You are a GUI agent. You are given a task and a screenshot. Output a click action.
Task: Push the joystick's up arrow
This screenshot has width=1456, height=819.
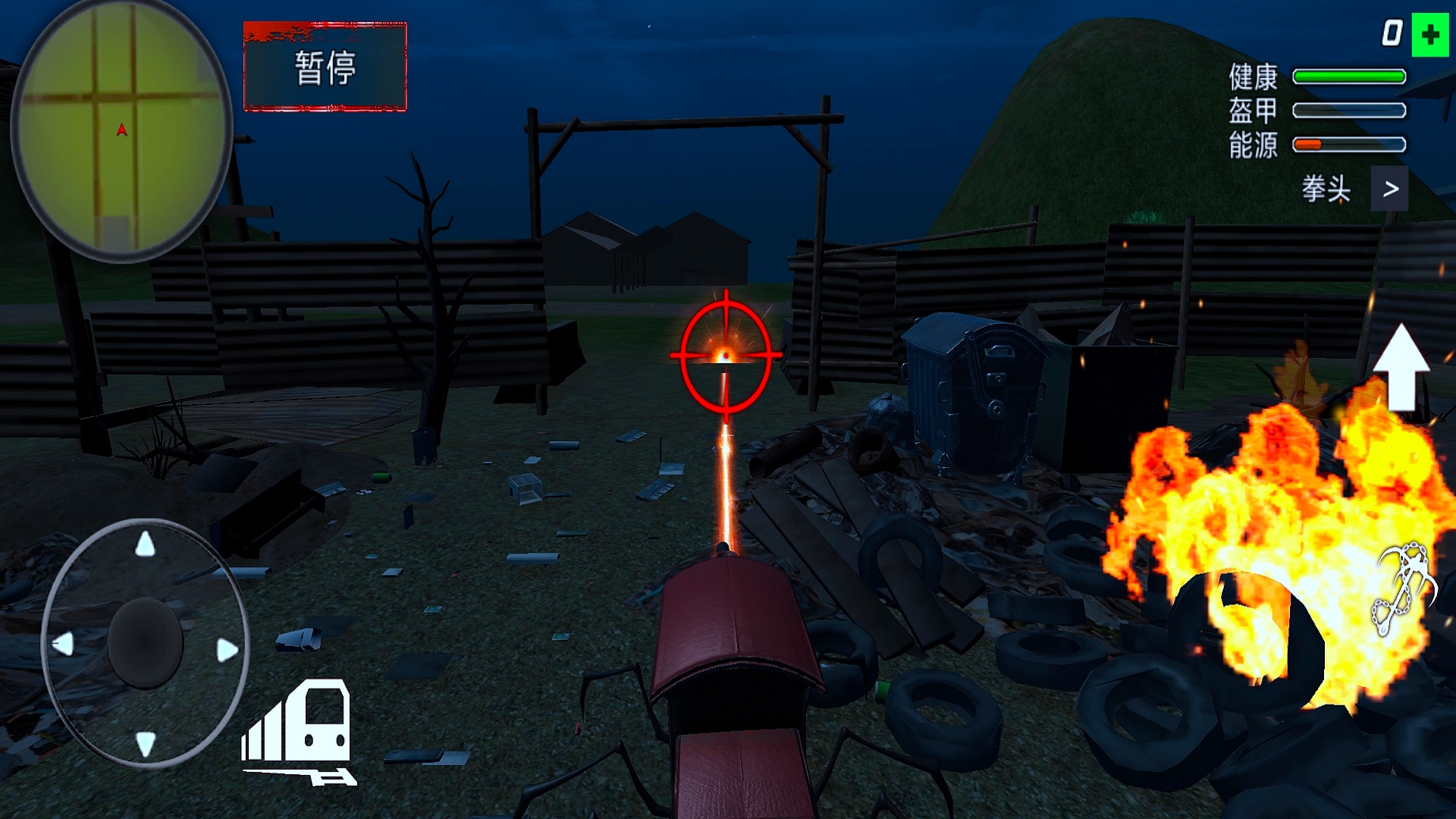(145, 544)
